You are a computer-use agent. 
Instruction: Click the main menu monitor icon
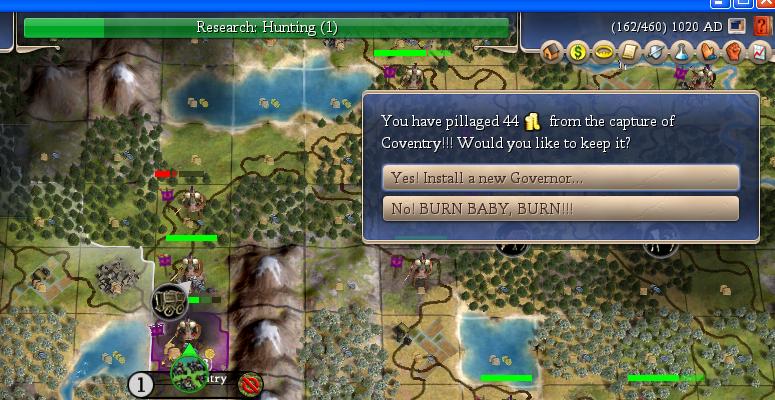coord(738,26)
